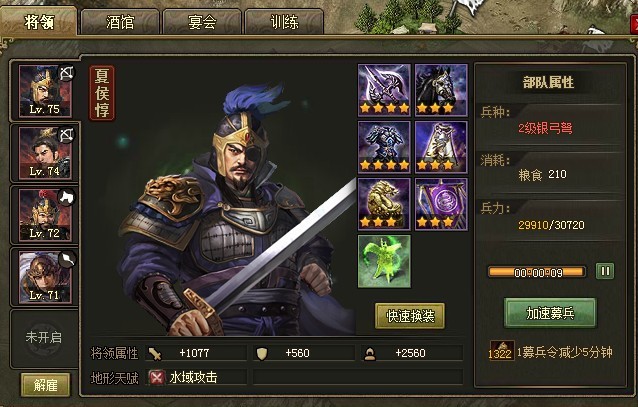Viewport: 638px width, 407px height.
Task: Click the 加速募兵 speed-up recruit button
Action: point(550,312)
